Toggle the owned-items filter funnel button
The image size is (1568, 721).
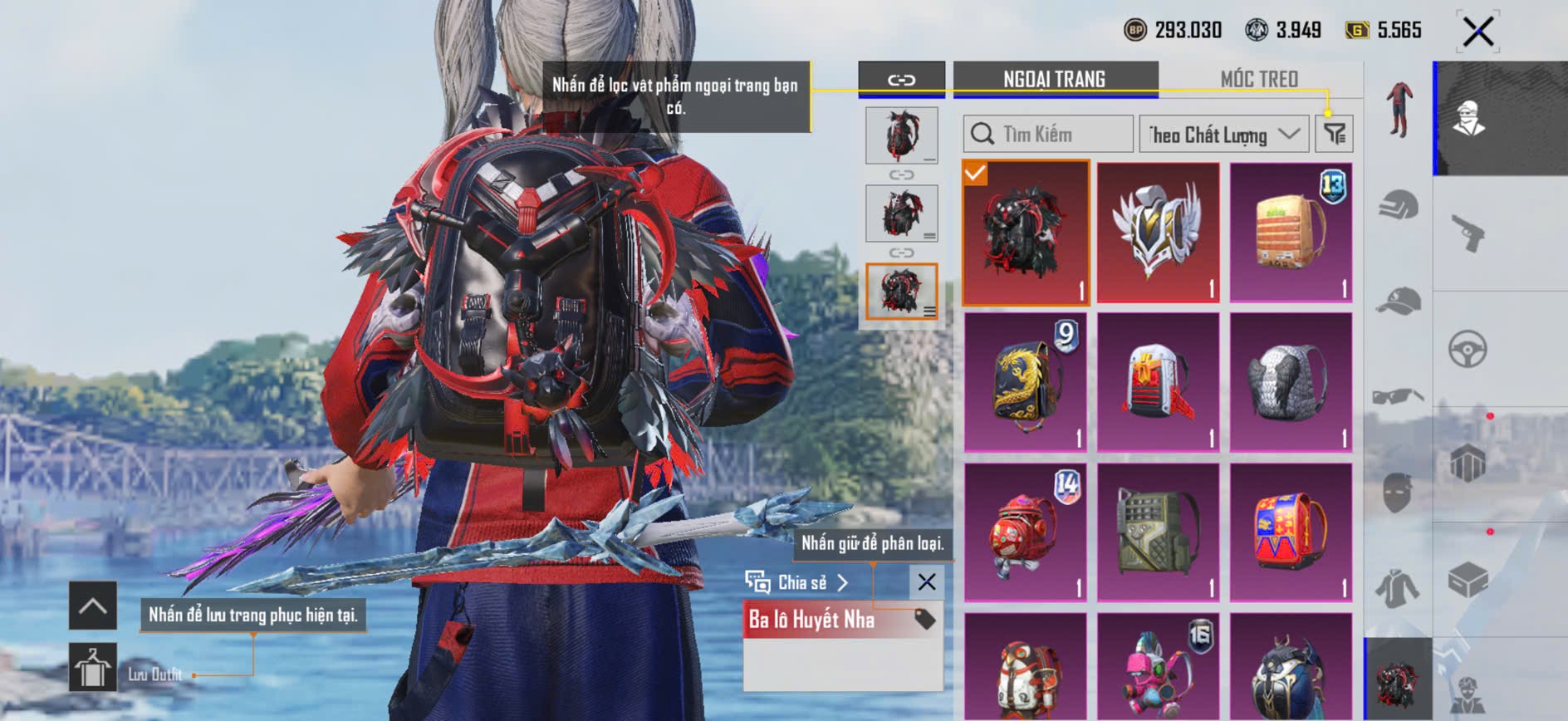click(x=1335, y=134)
